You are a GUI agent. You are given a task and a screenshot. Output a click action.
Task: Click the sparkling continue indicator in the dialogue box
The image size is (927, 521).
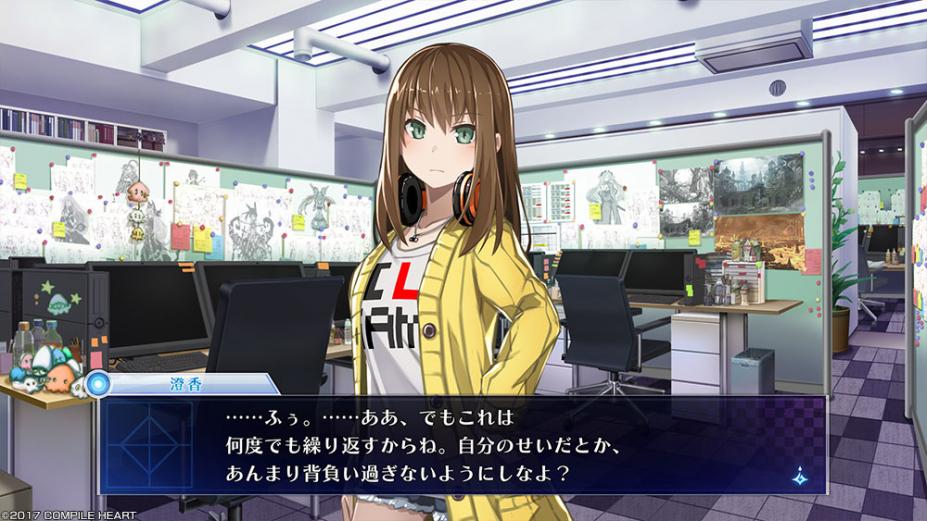[799, 477]
